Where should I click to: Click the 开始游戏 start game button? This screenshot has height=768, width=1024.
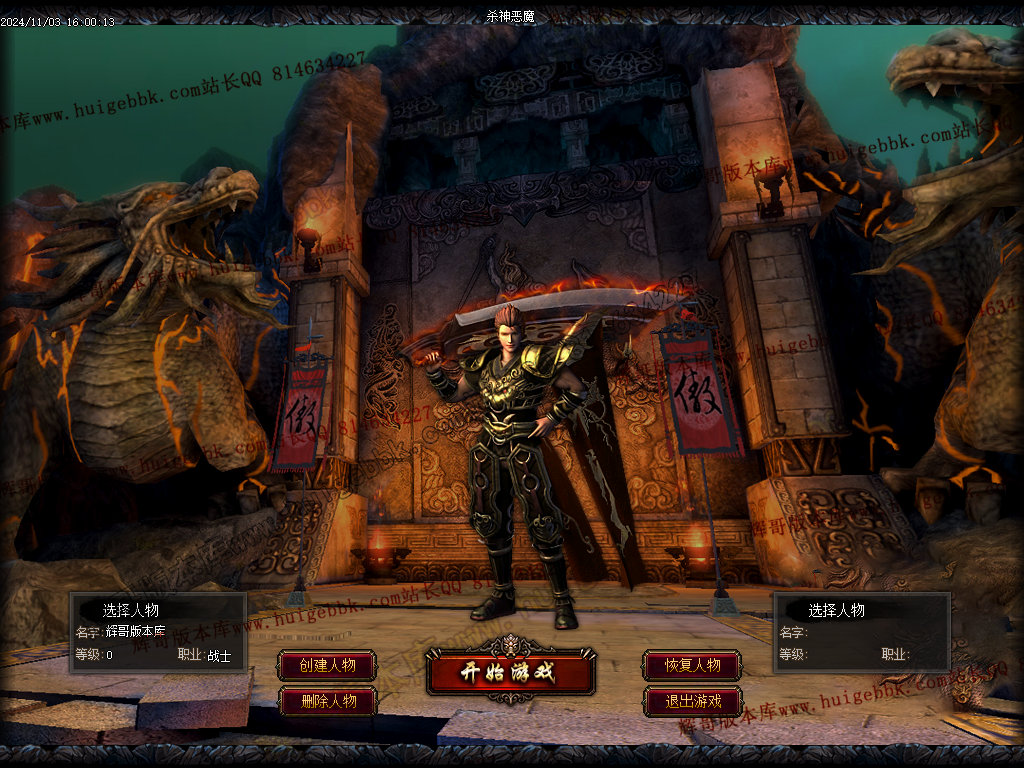[510, 672]
